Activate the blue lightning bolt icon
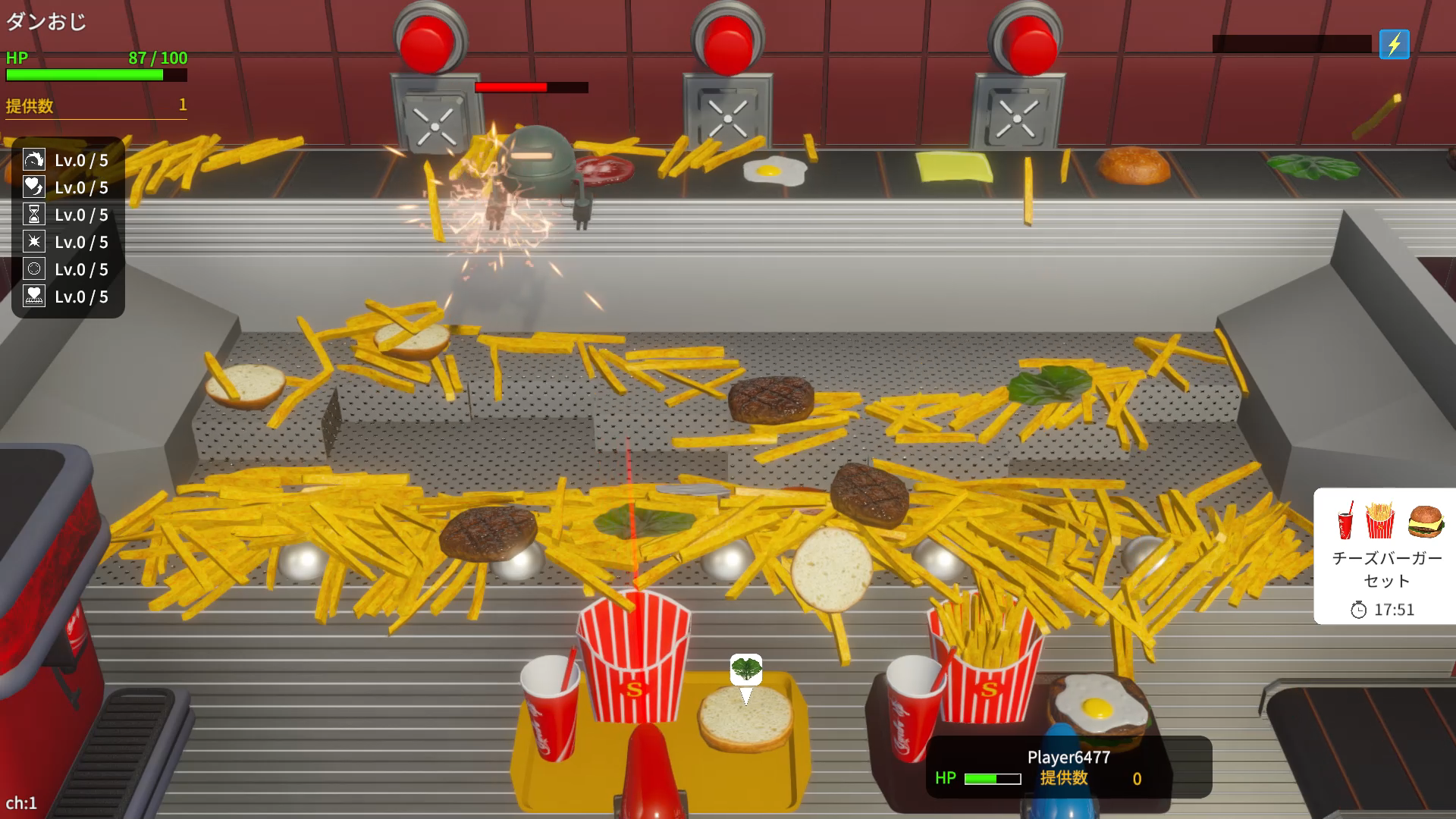The height and width of the screenshot is (819, 1456). [x=1394, y=45]
